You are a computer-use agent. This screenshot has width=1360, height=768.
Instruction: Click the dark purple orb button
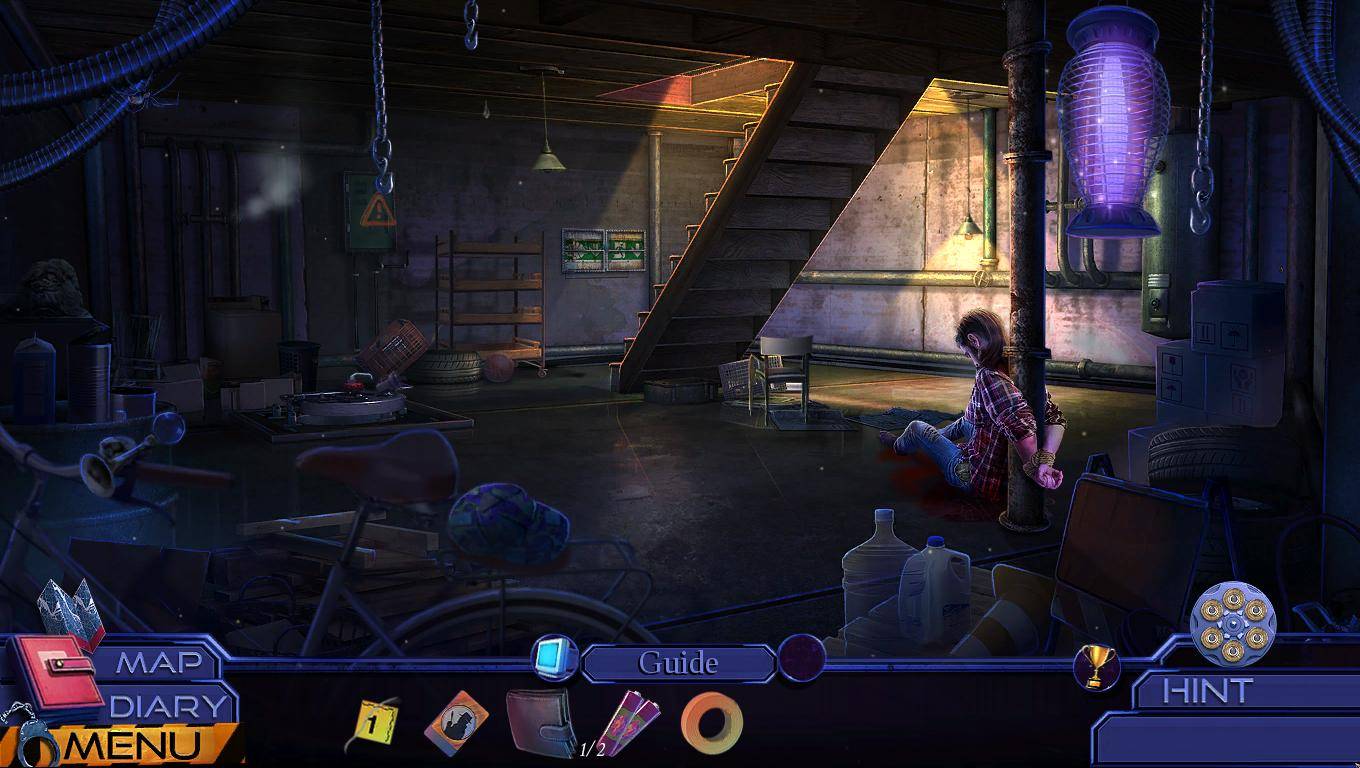[802, 658]
